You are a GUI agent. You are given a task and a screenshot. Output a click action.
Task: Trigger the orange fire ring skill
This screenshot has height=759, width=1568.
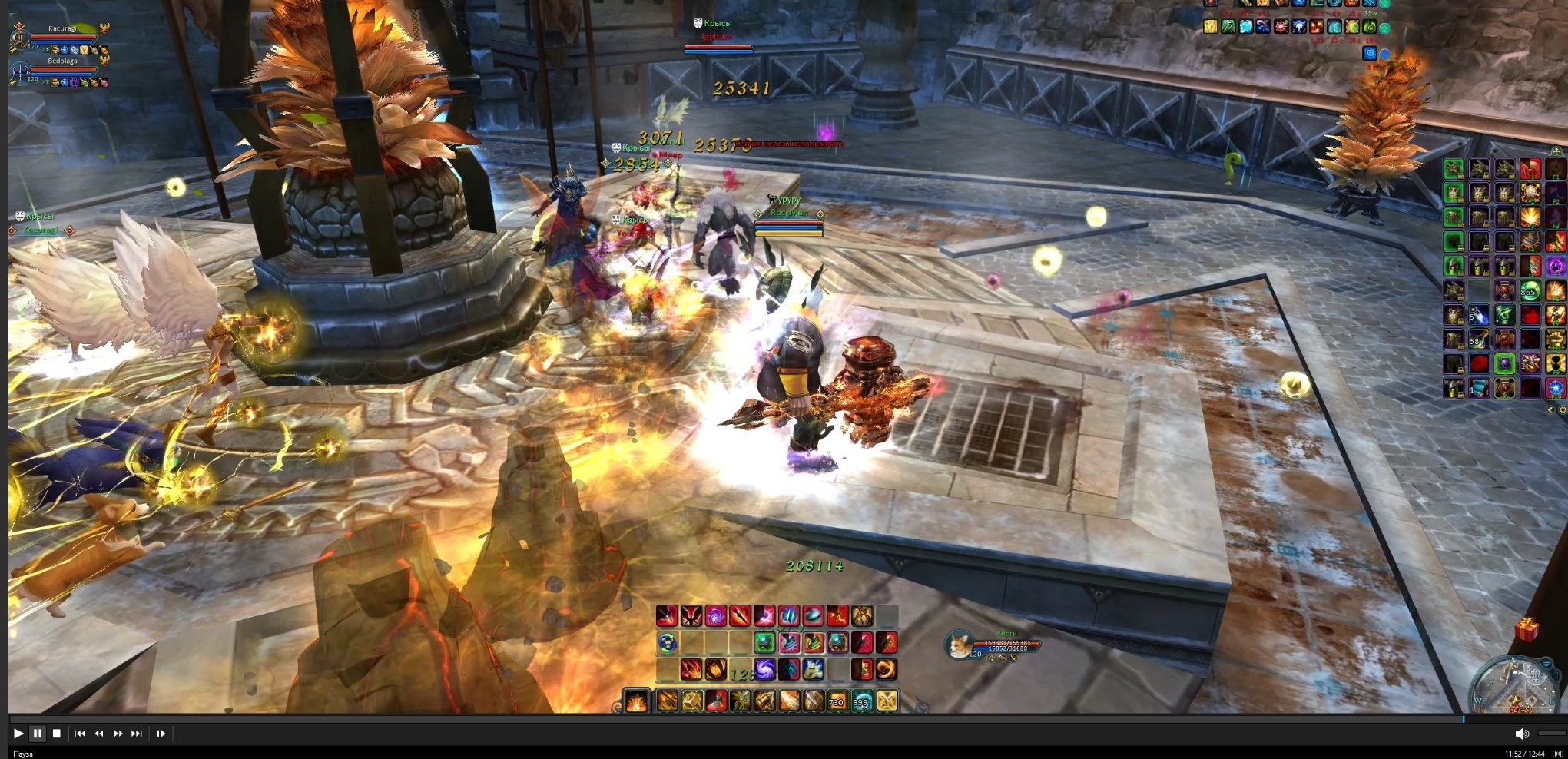[887, 669]
